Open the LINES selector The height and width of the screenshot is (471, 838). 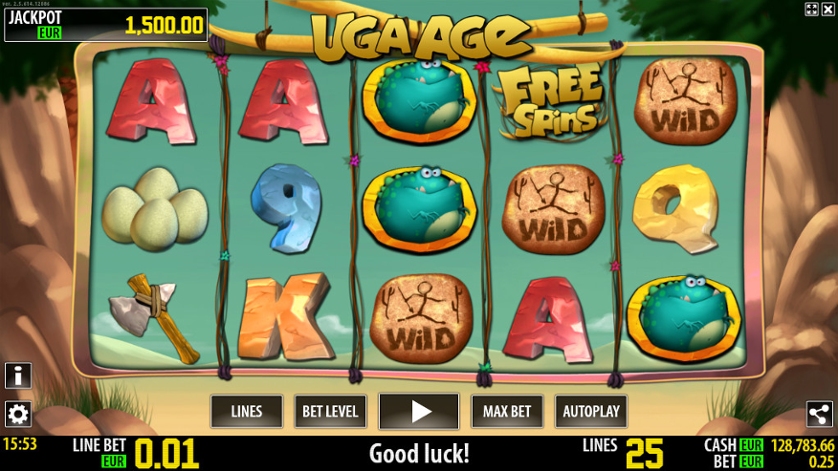tap(246, 411)
